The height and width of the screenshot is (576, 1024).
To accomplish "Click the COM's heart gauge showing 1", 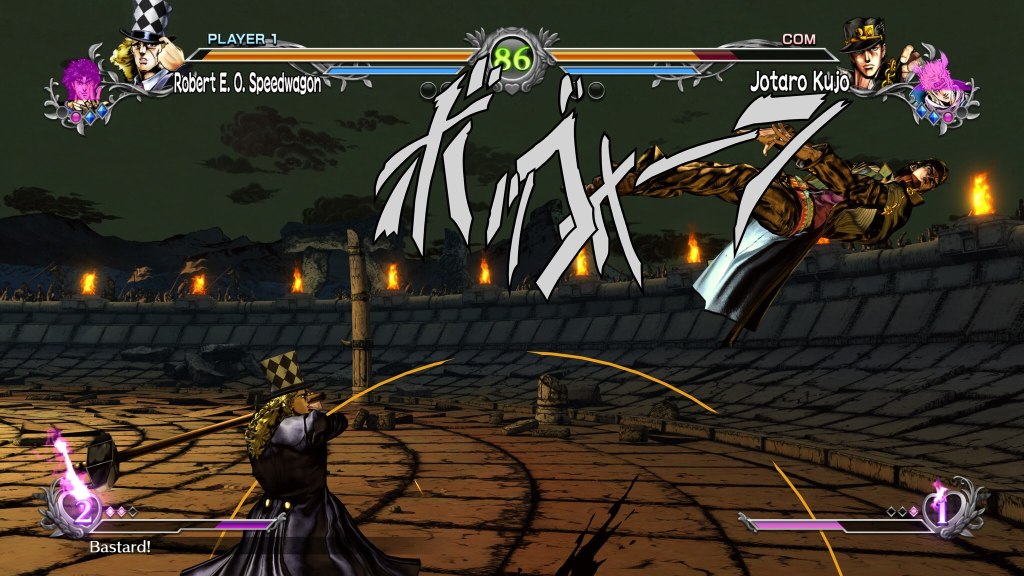I will pyautogui.click(x=943, y=508).
